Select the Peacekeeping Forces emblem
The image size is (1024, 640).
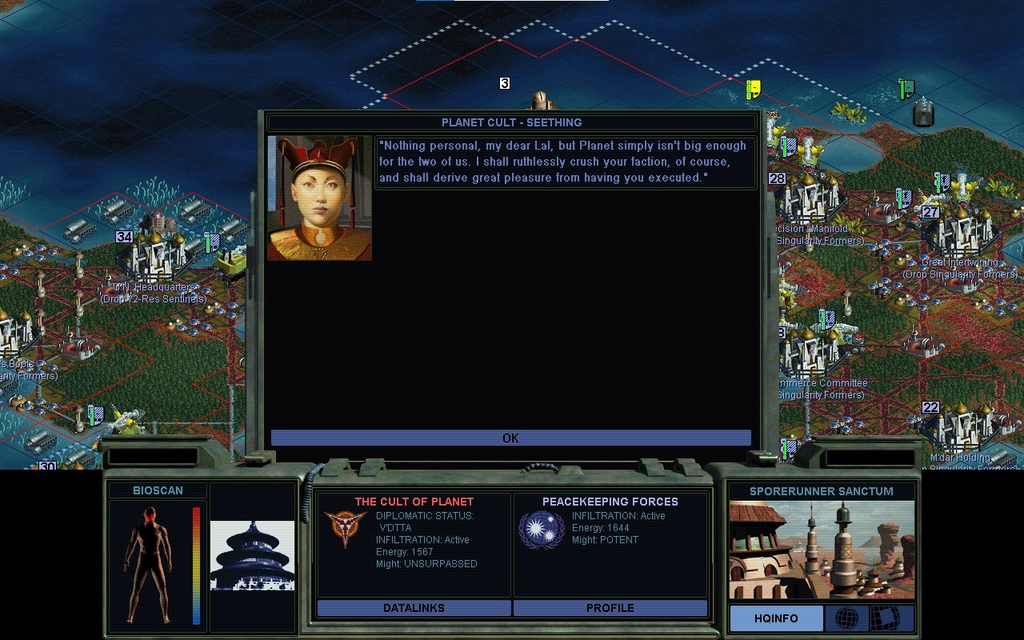(541, 530)
